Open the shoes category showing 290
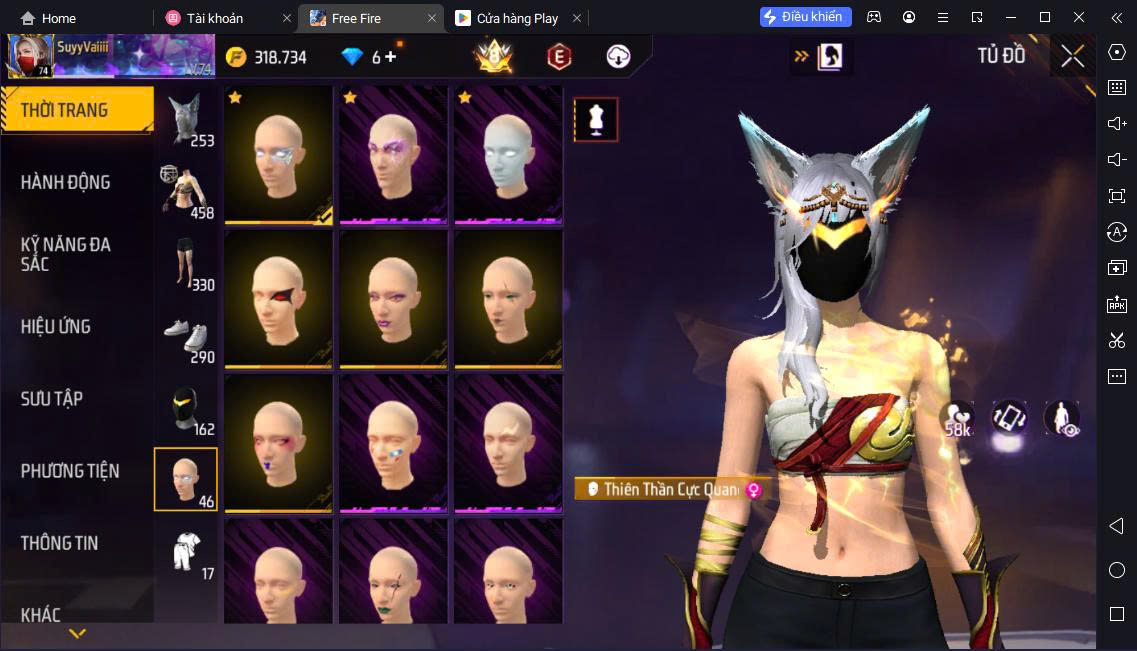1137x651 pixels. (x=186, y=336)
